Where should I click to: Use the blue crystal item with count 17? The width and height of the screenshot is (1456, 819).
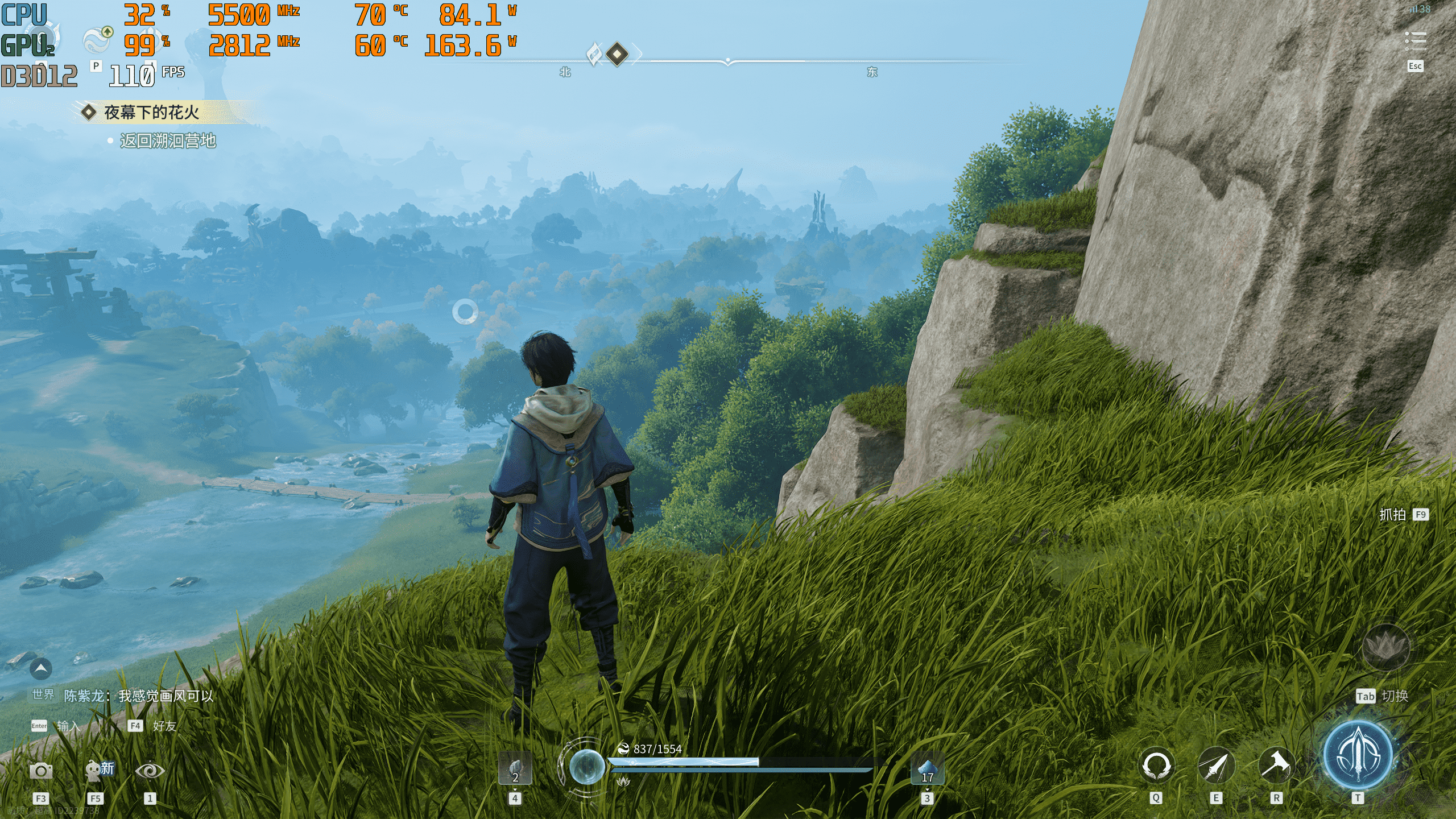(927, 768)
